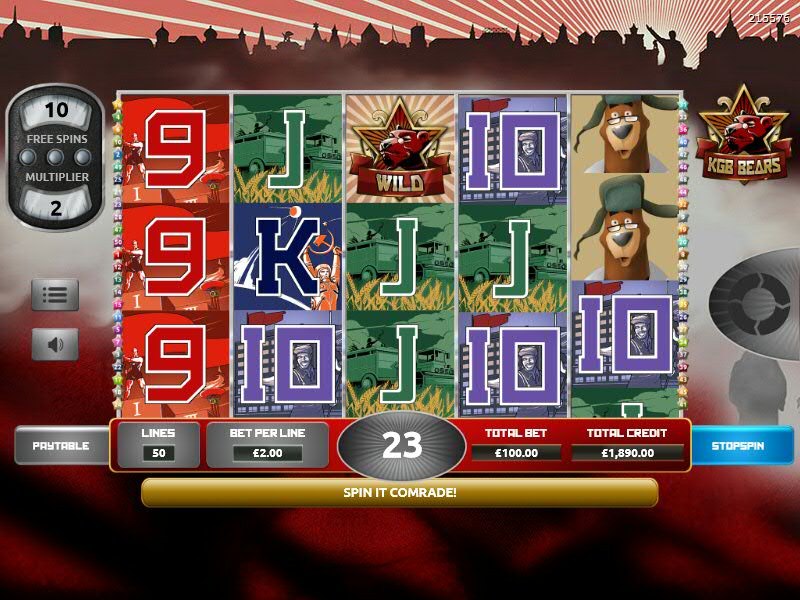Toggle the sound speaker button
The width and height of the screenshot is (800, 600).
click(55, 345)
